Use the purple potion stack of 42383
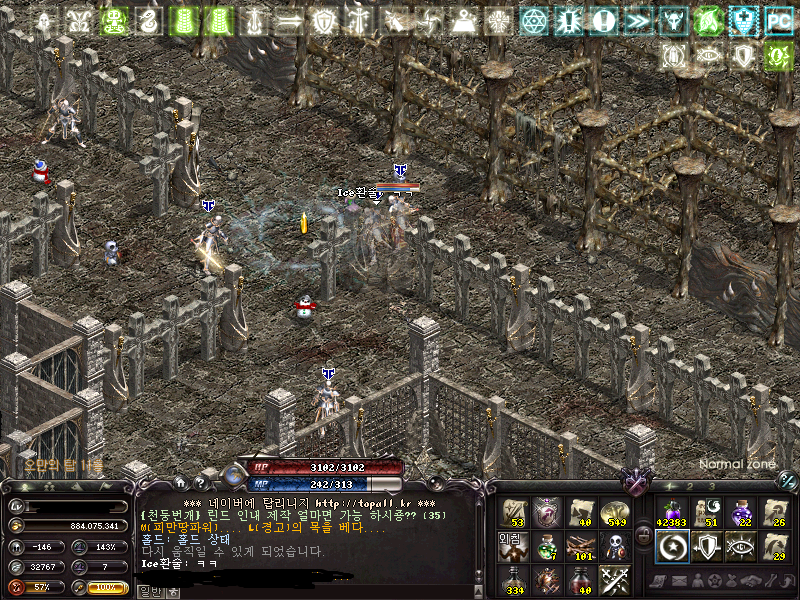This screenshot has width=800, height=600. pyautogui.click(x=670, y=512)
